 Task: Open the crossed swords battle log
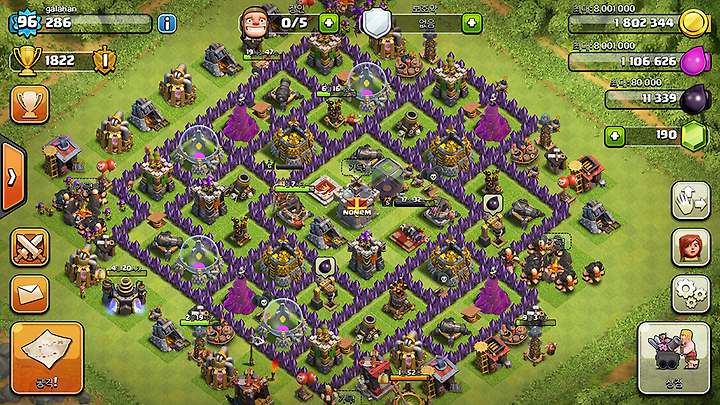pyautogui.click(x=30, y=247)
